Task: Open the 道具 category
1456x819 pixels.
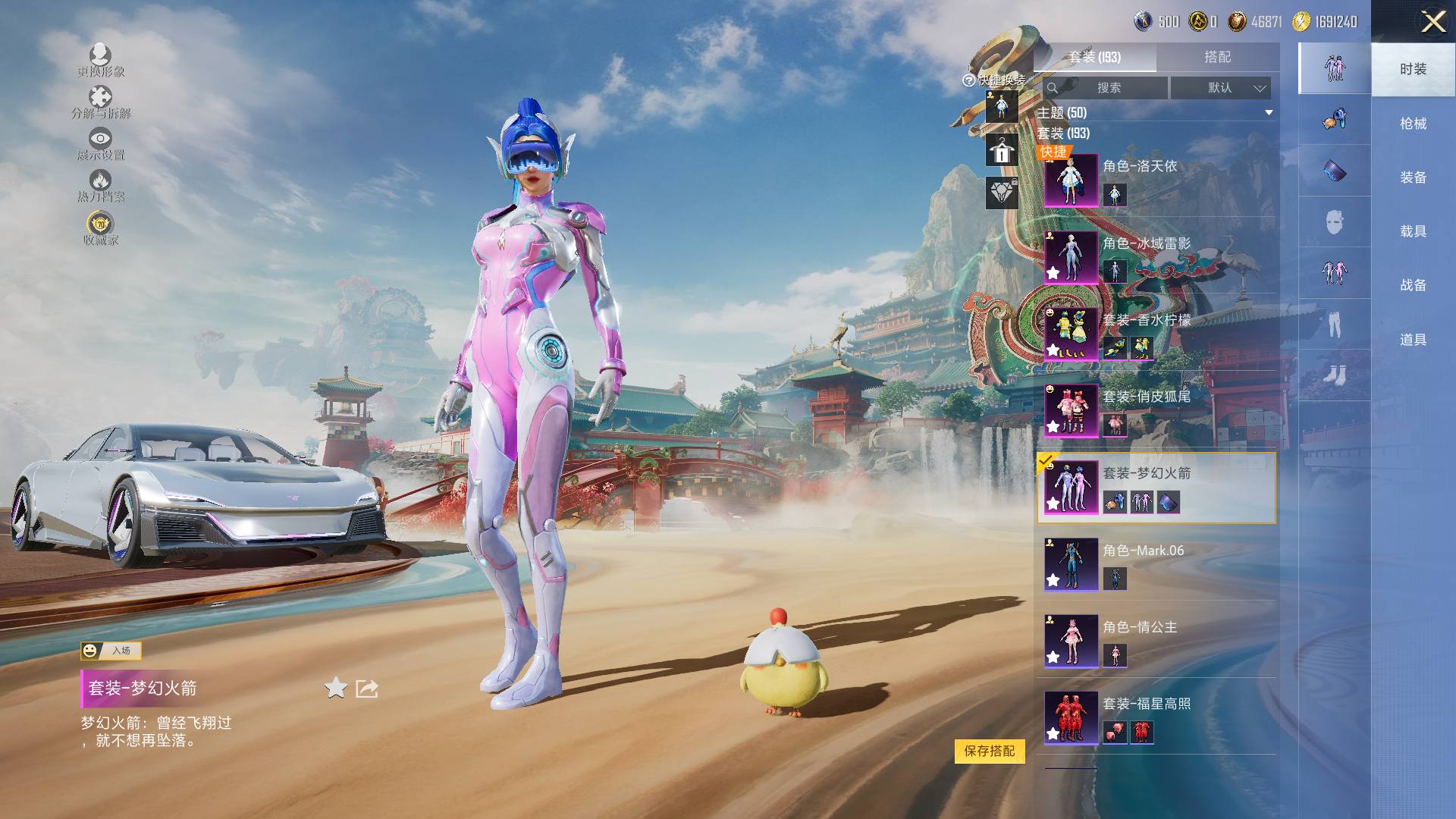Action: [1412, 340]
